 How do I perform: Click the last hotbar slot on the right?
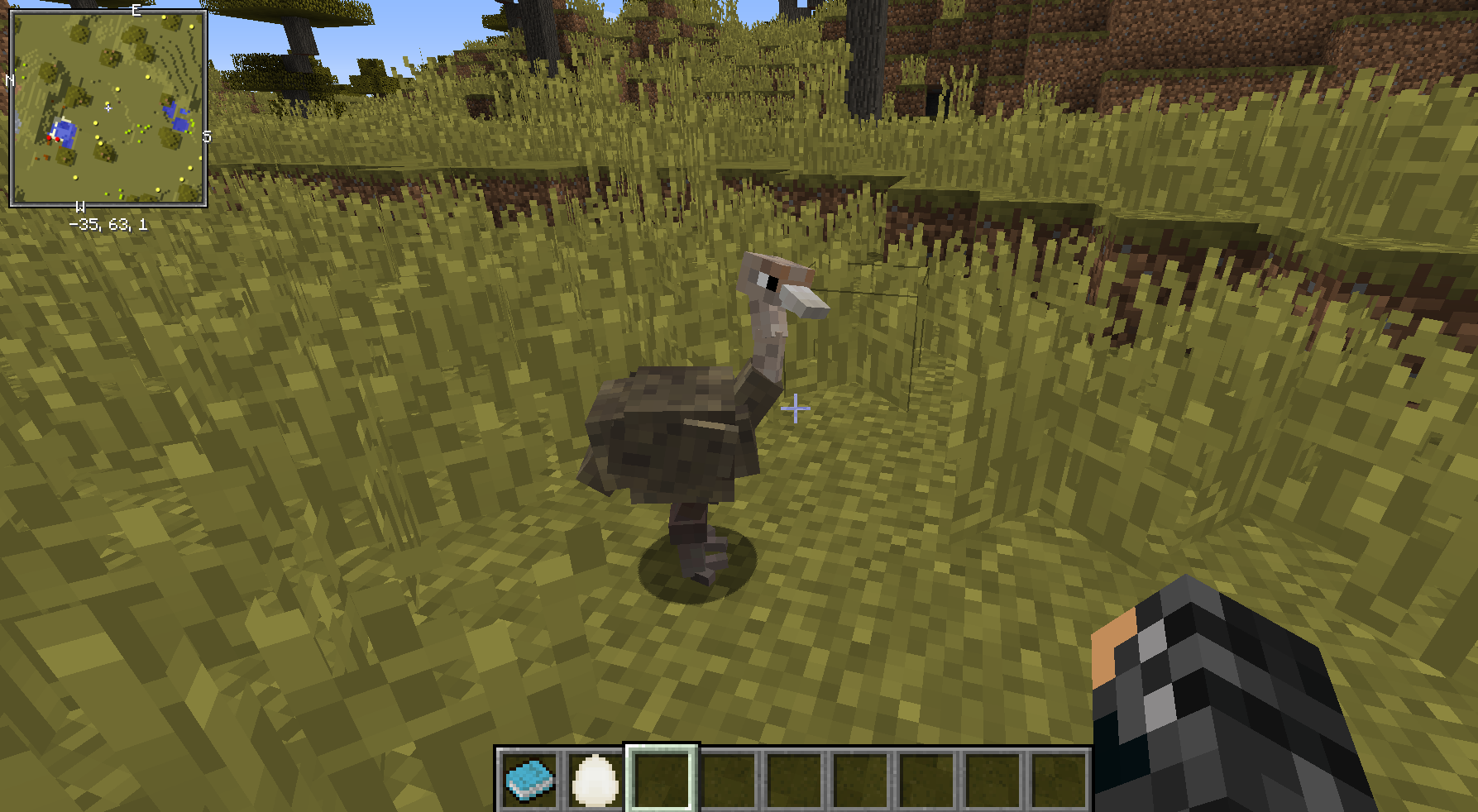tap(1058, 777)
